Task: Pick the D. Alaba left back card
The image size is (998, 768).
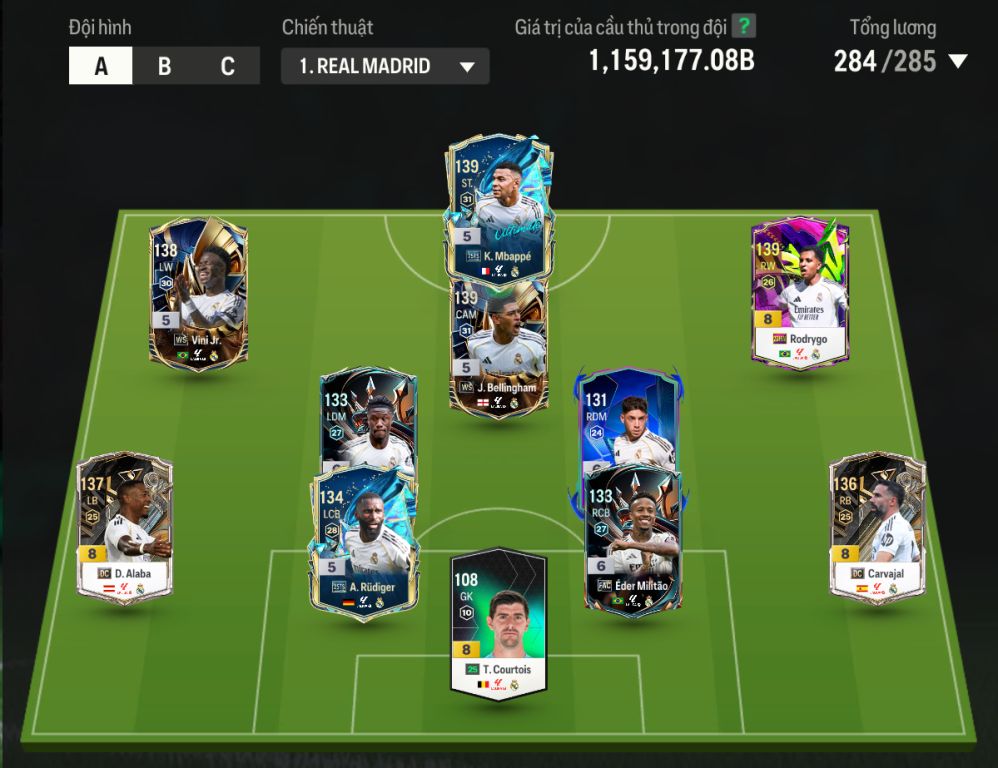Action: tap(125, 527)
